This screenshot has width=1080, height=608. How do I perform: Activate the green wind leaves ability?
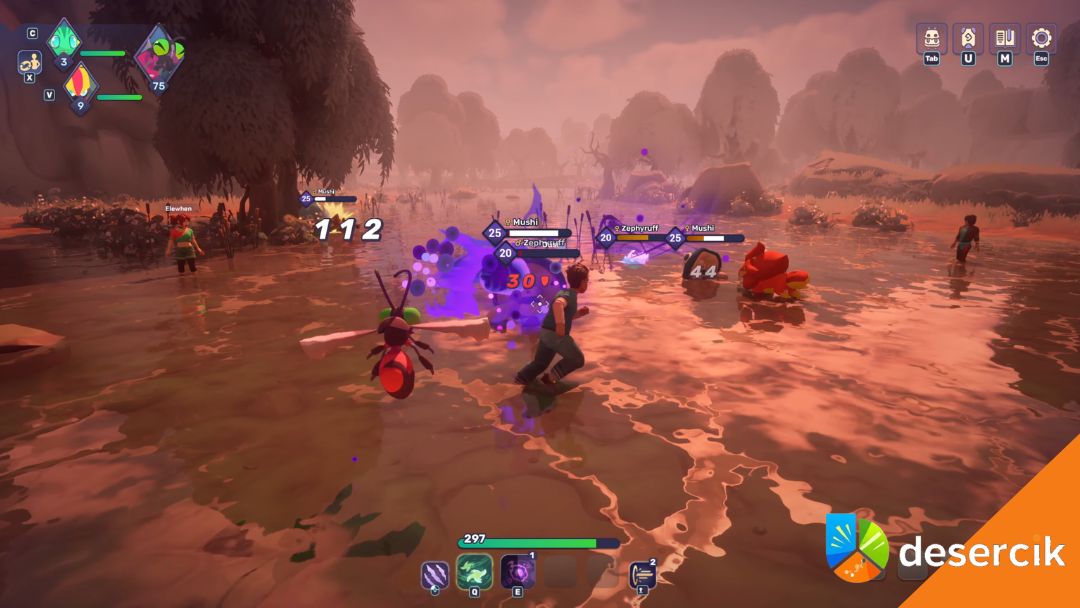475,572
